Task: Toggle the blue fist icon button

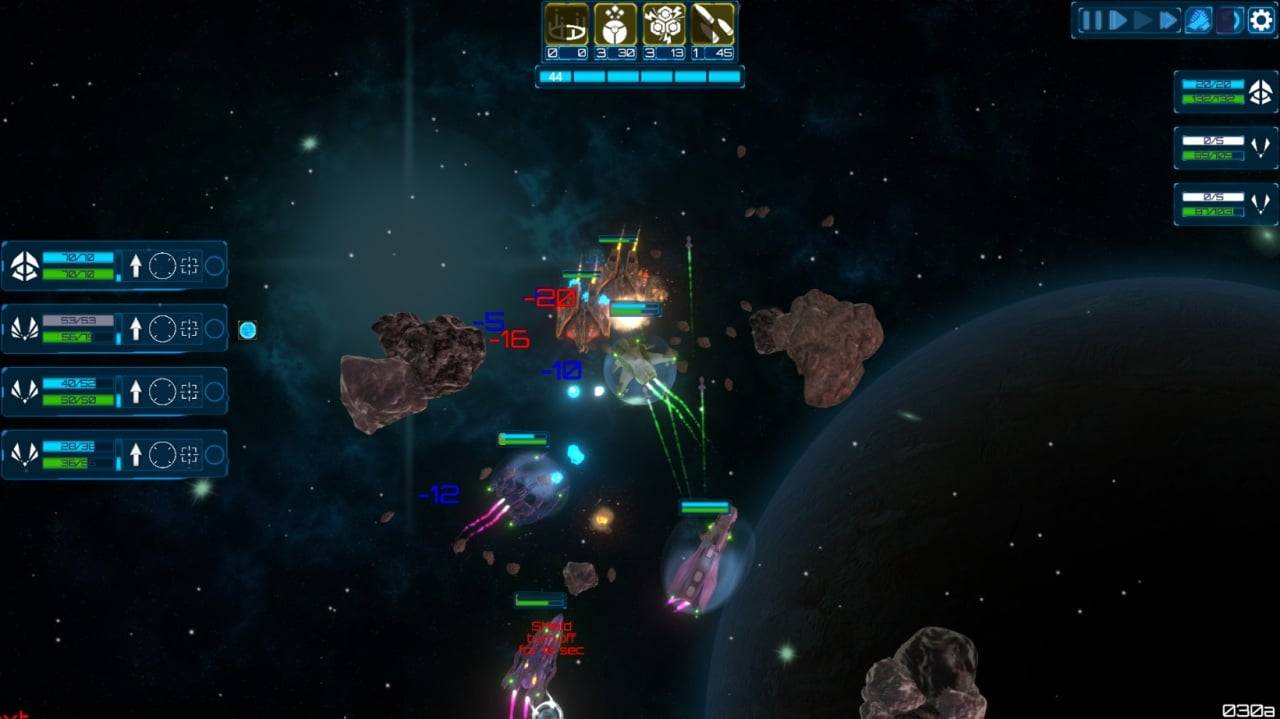Action: (x=1199, y=20)
